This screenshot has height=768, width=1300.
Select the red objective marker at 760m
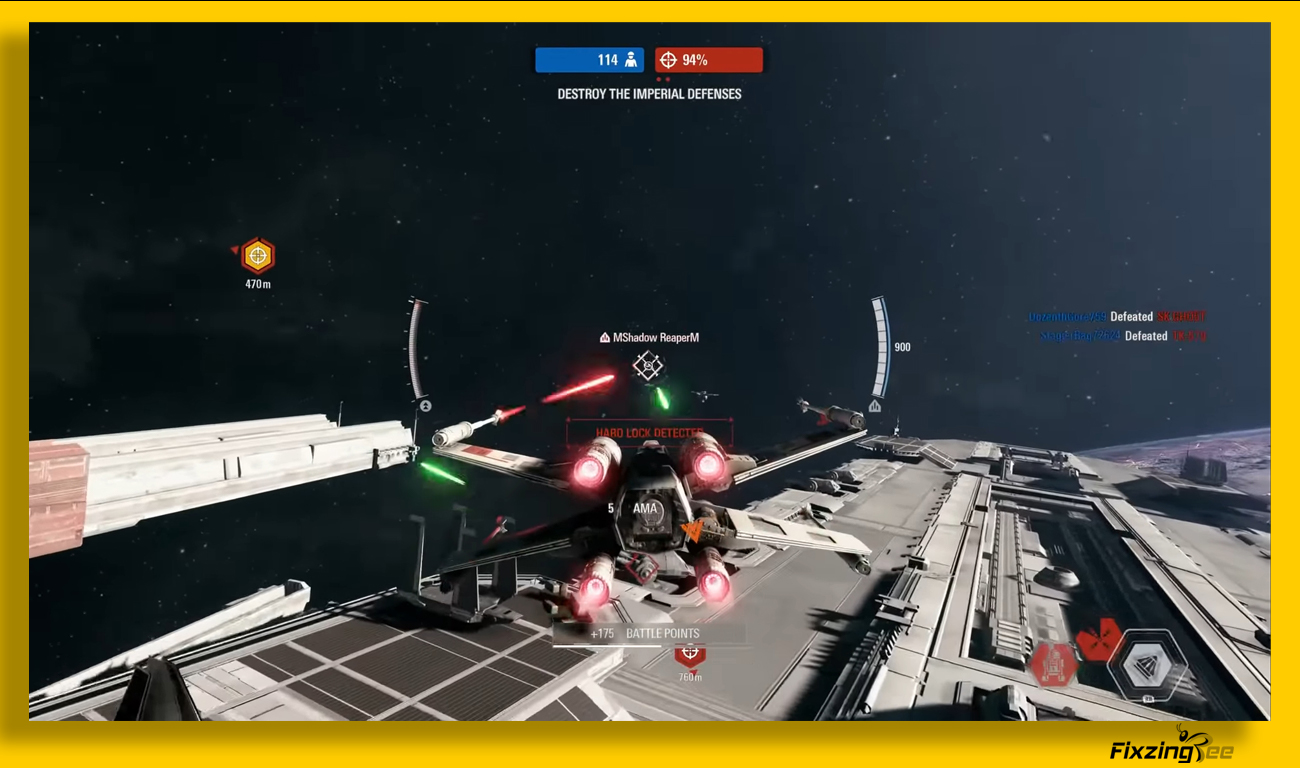pos(689,656)
